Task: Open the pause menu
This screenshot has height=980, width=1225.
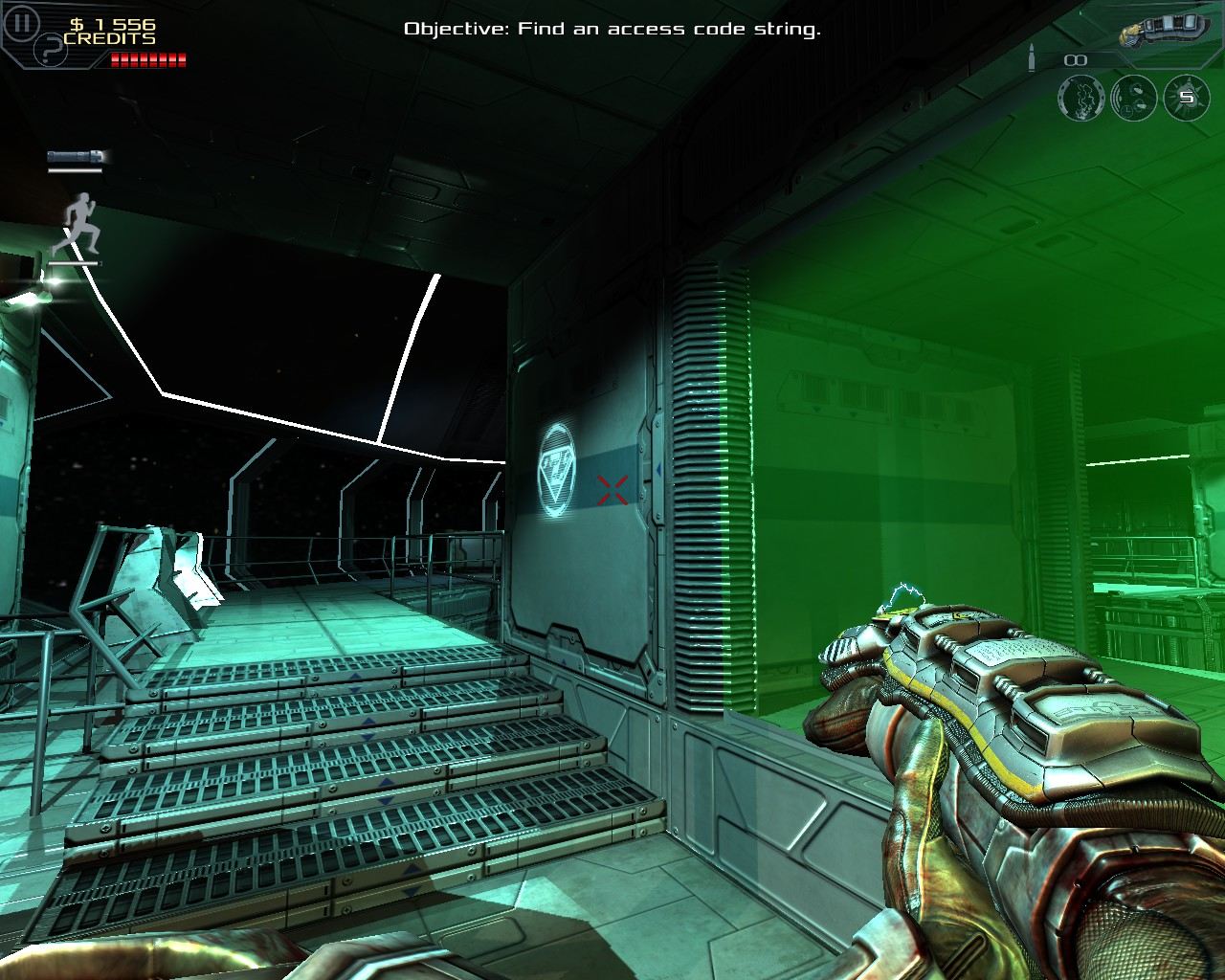Action: (21, 22)
